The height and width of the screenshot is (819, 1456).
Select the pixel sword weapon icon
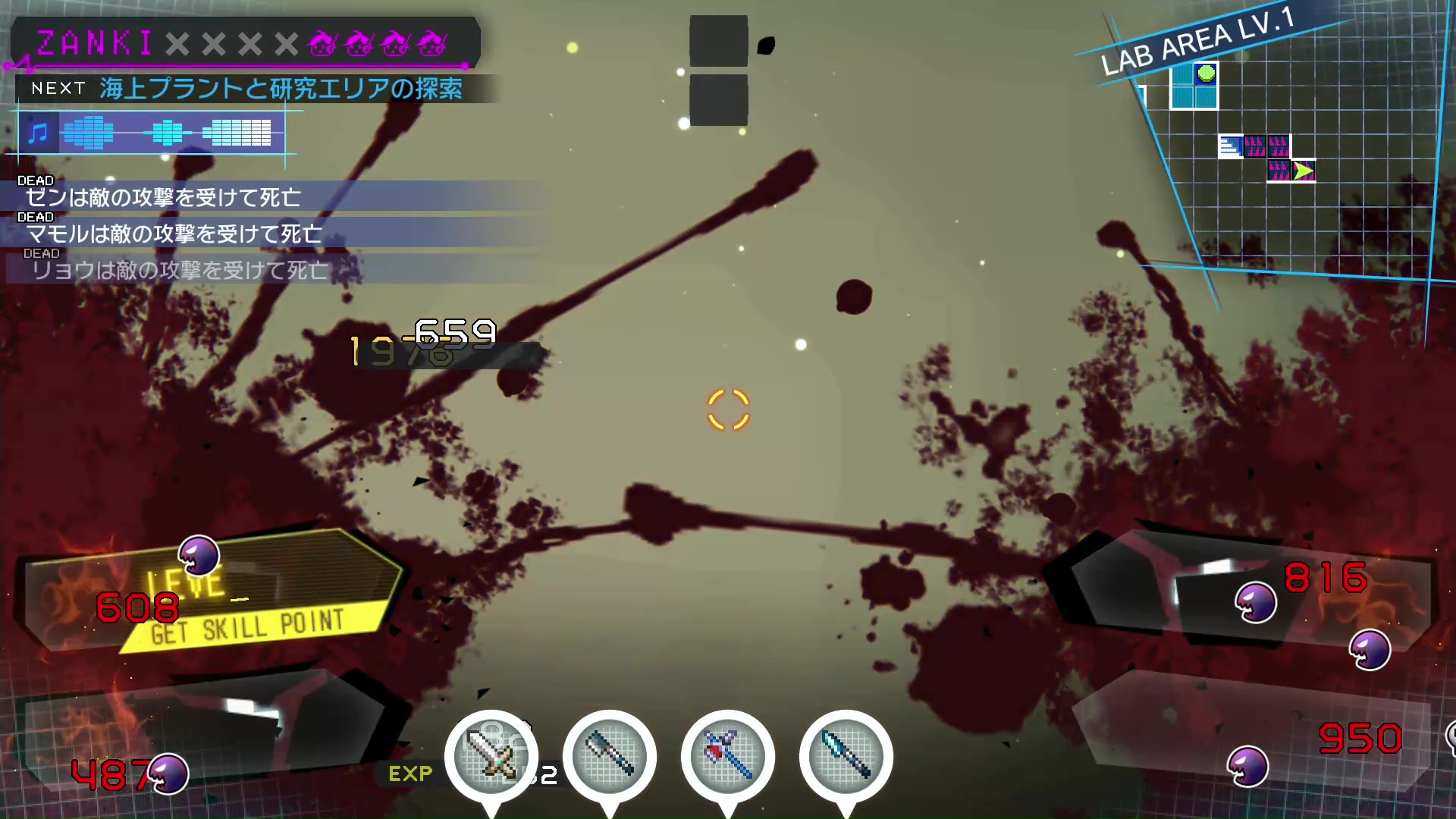coord(491,755)
